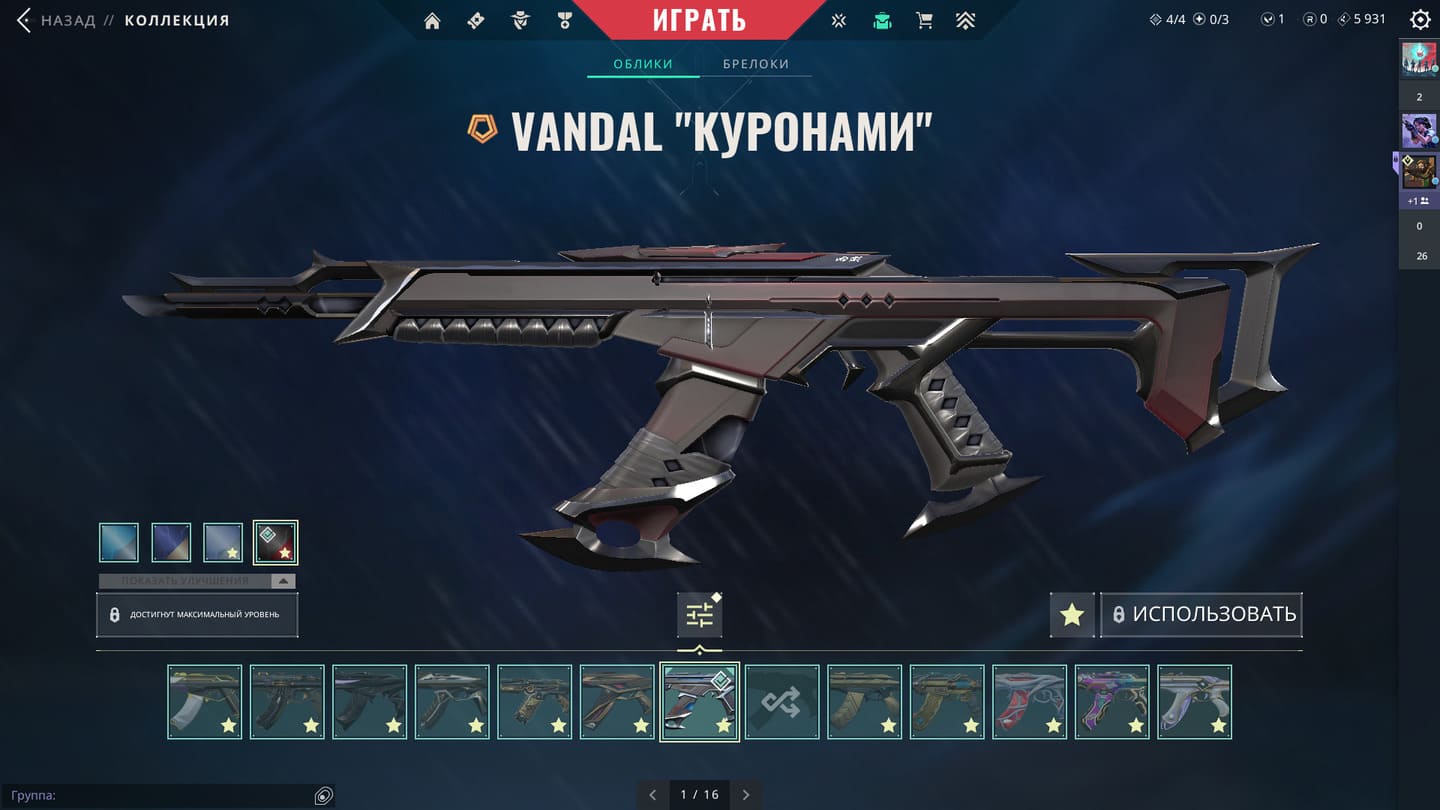The width and height of the screenshot is (1440, 810).
Task: Go to the next skin page
Action: click(x=746, y=795)
